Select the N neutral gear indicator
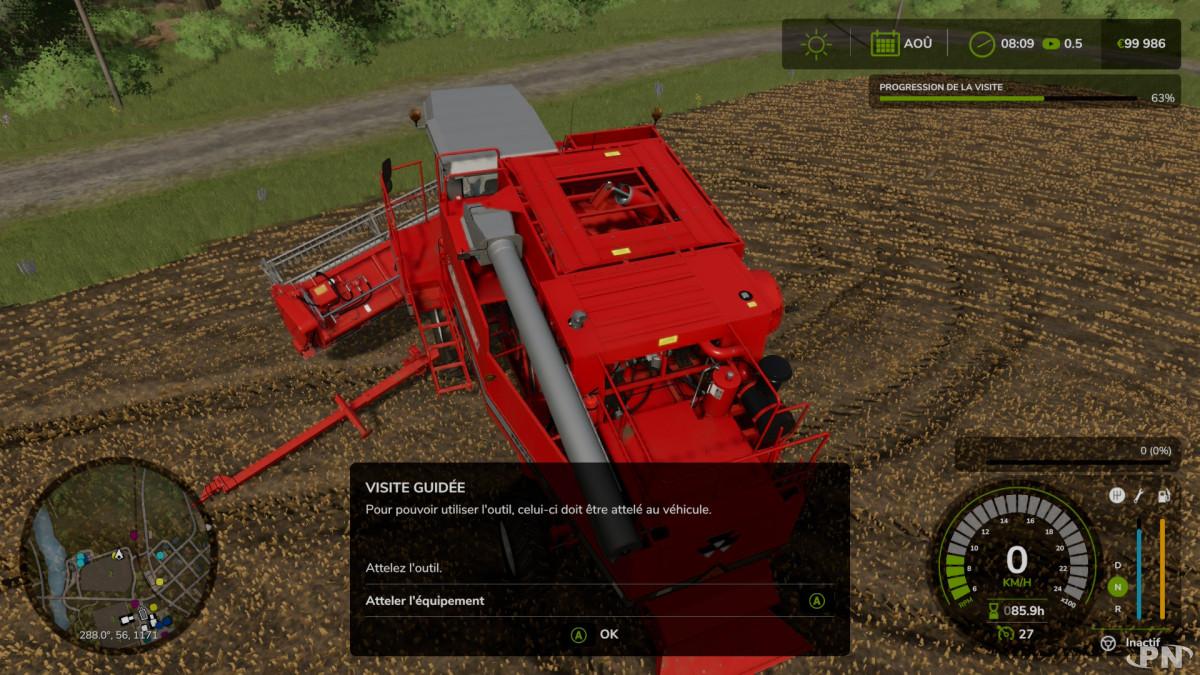Screen dimensions: 1200x675 1118,587
